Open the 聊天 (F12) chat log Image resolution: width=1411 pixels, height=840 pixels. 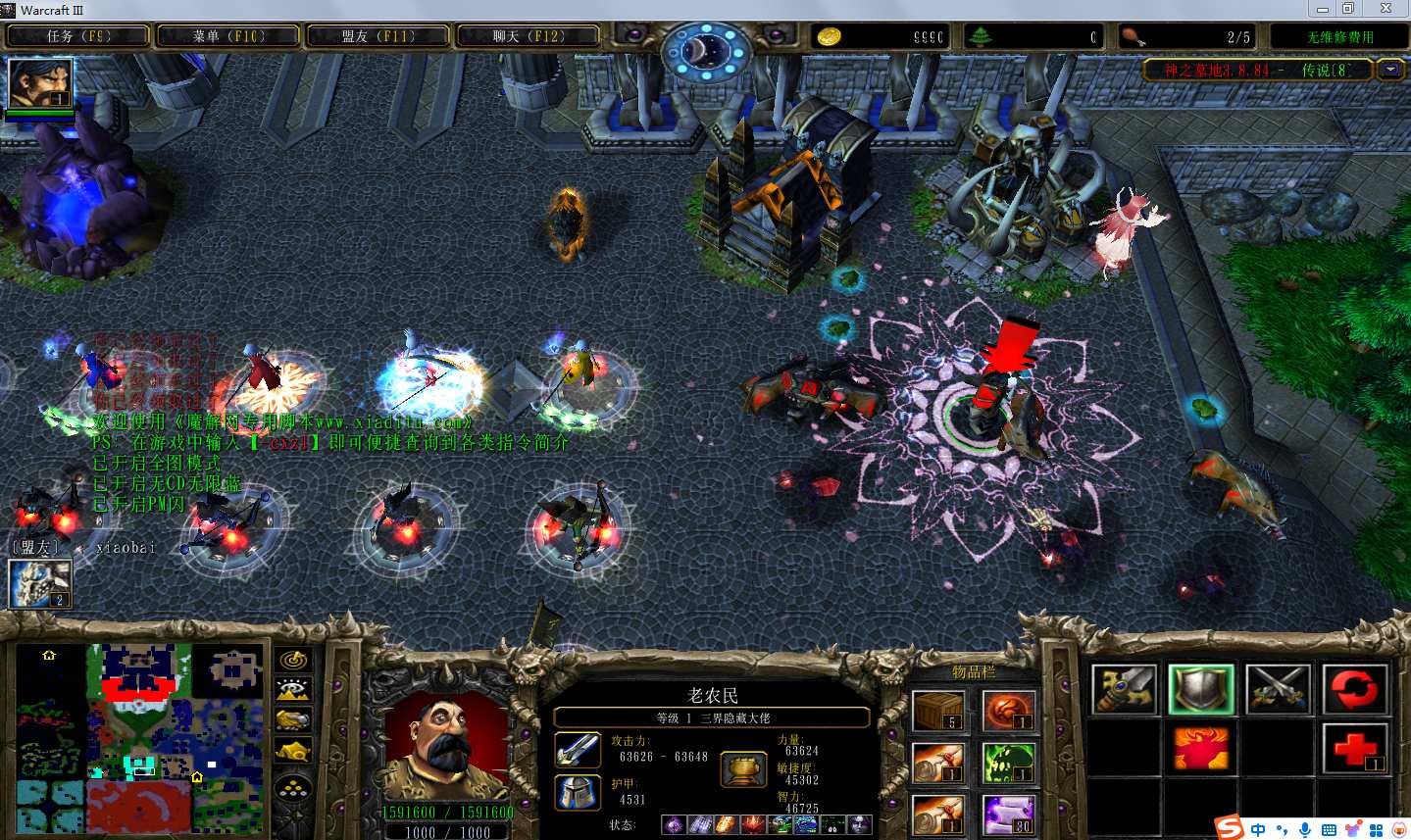(529, 36)
